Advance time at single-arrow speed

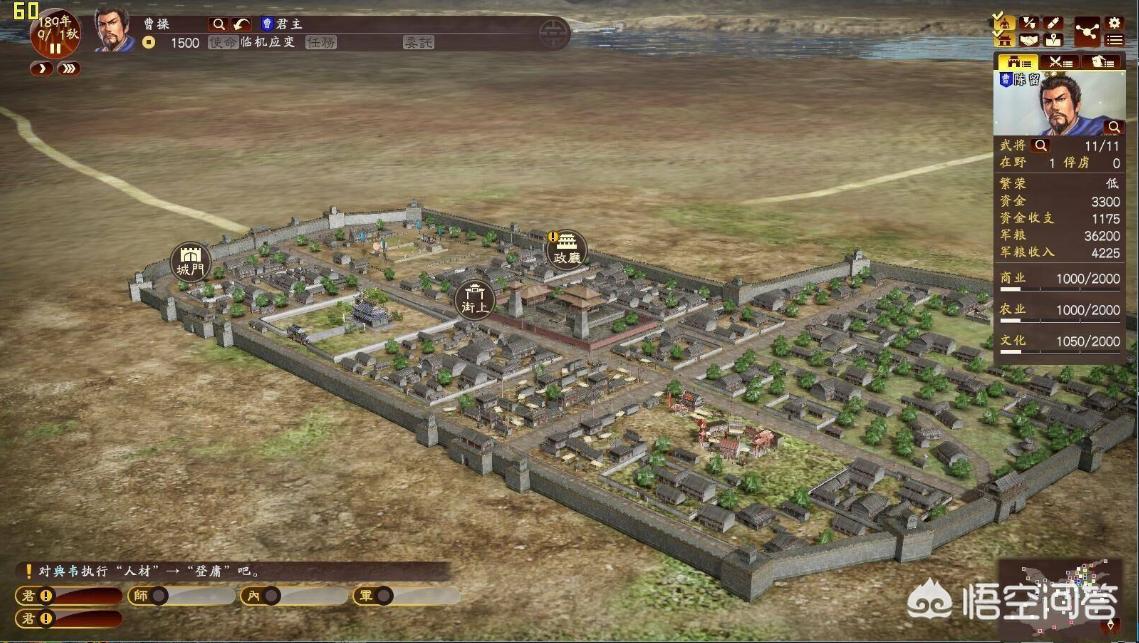pyautogui.click(x=41, y=69)
